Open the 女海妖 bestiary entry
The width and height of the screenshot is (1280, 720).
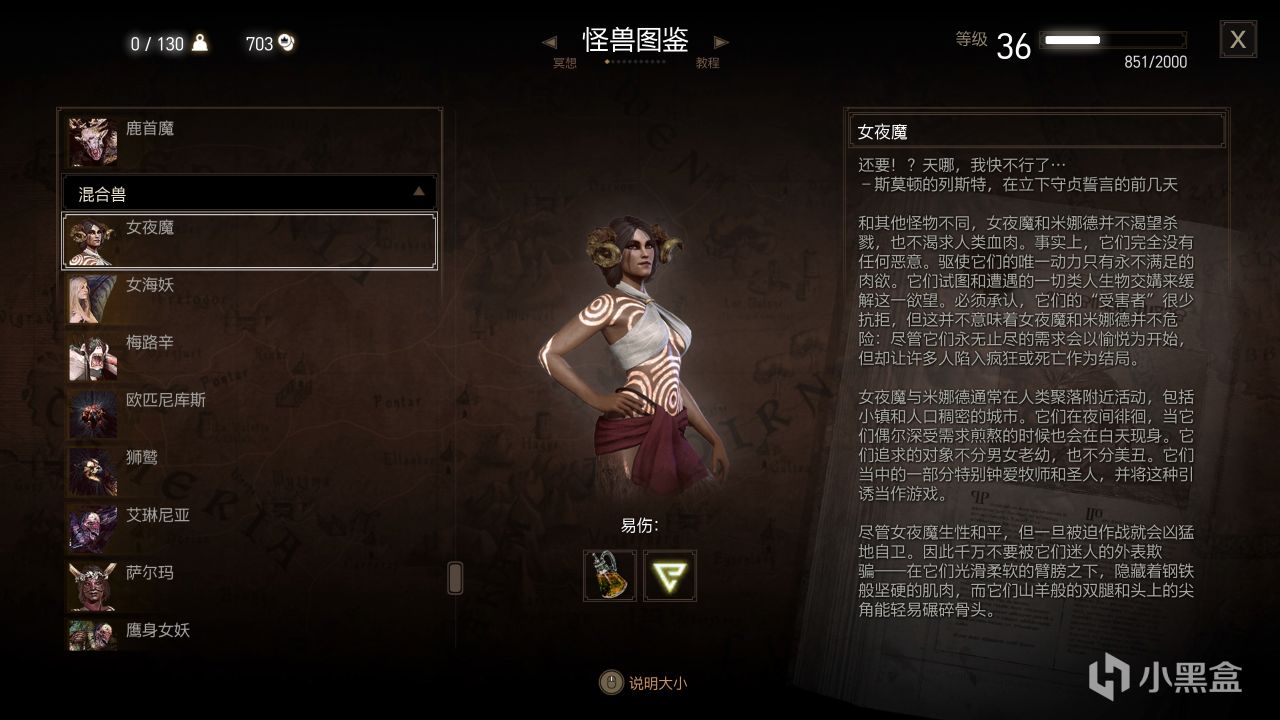250,298
